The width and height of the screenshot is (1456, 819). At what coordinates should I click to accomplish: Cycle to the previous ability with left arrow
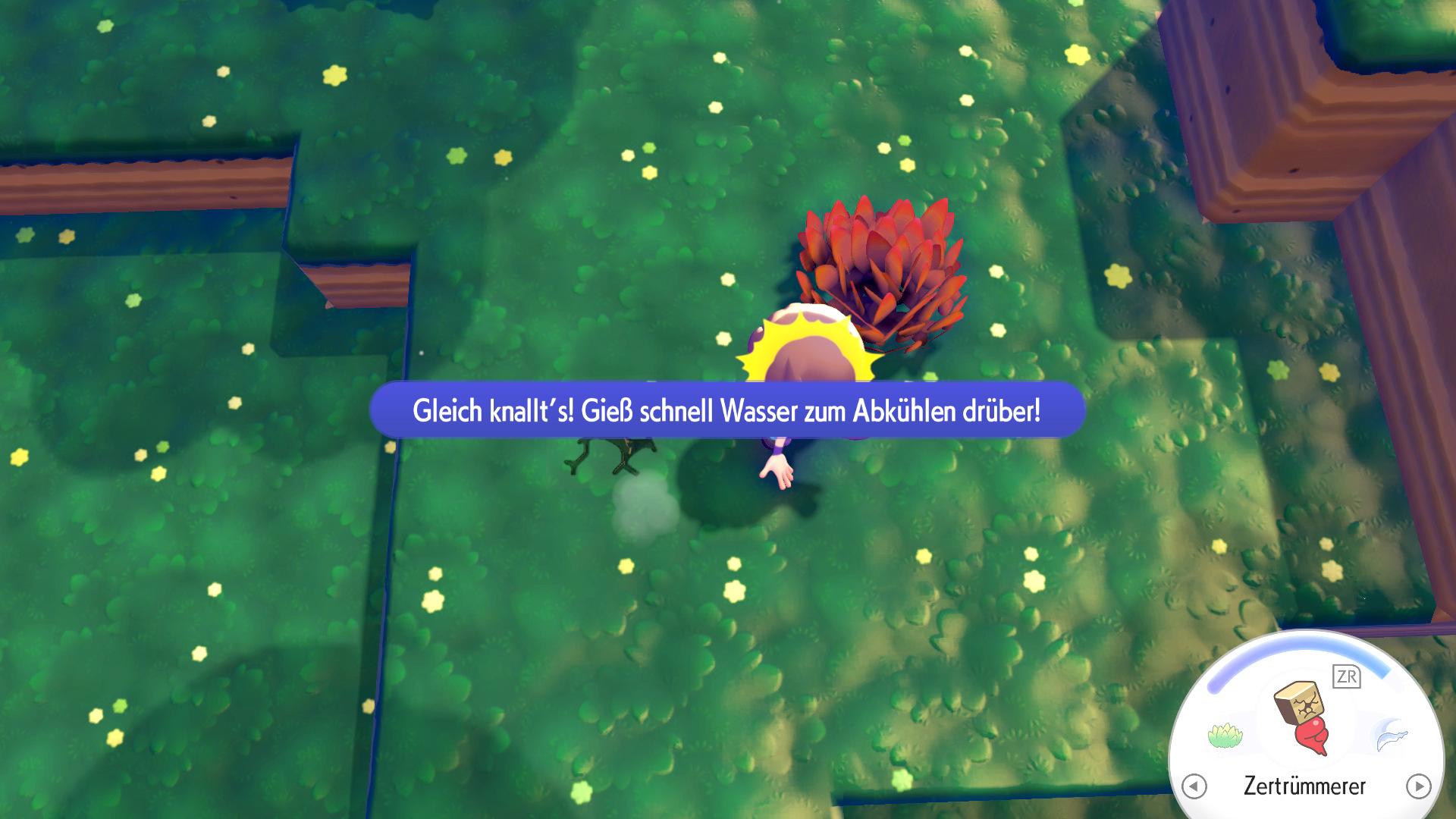point(1194,786)
